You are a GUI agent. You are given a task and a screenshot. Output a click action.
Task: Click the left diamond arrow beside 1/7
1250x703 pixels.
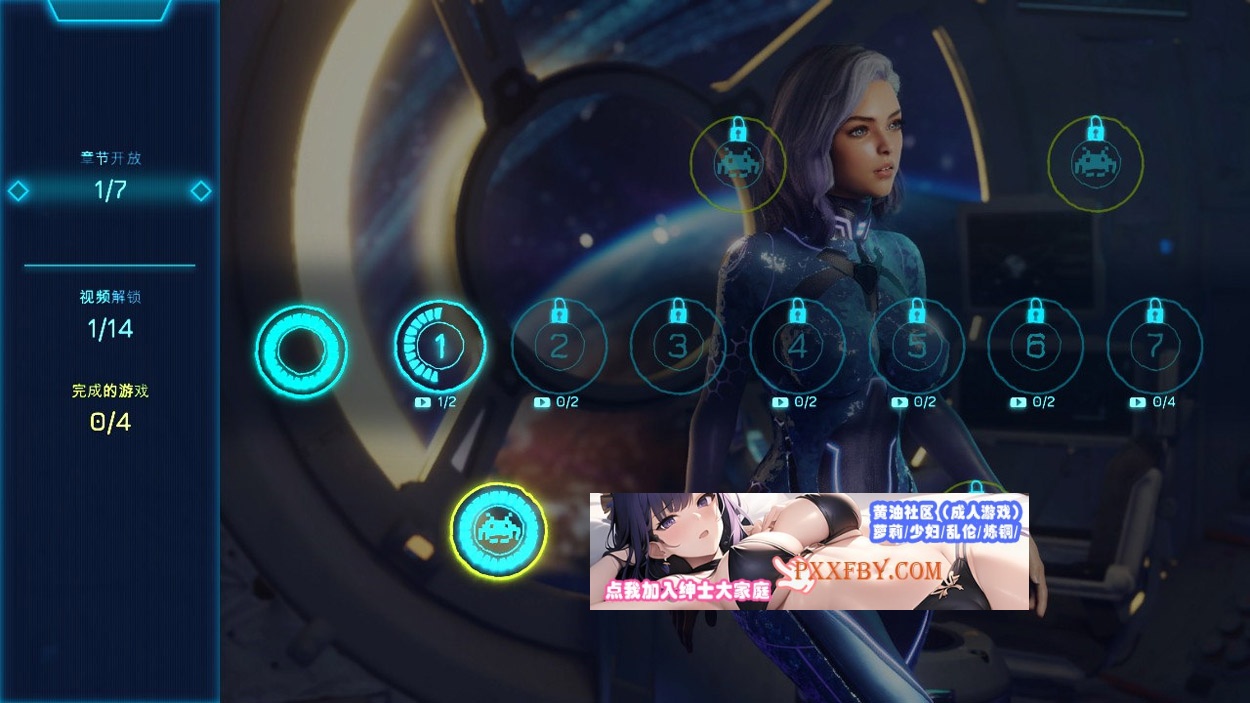pyautogui.click(x=18, y=191)
